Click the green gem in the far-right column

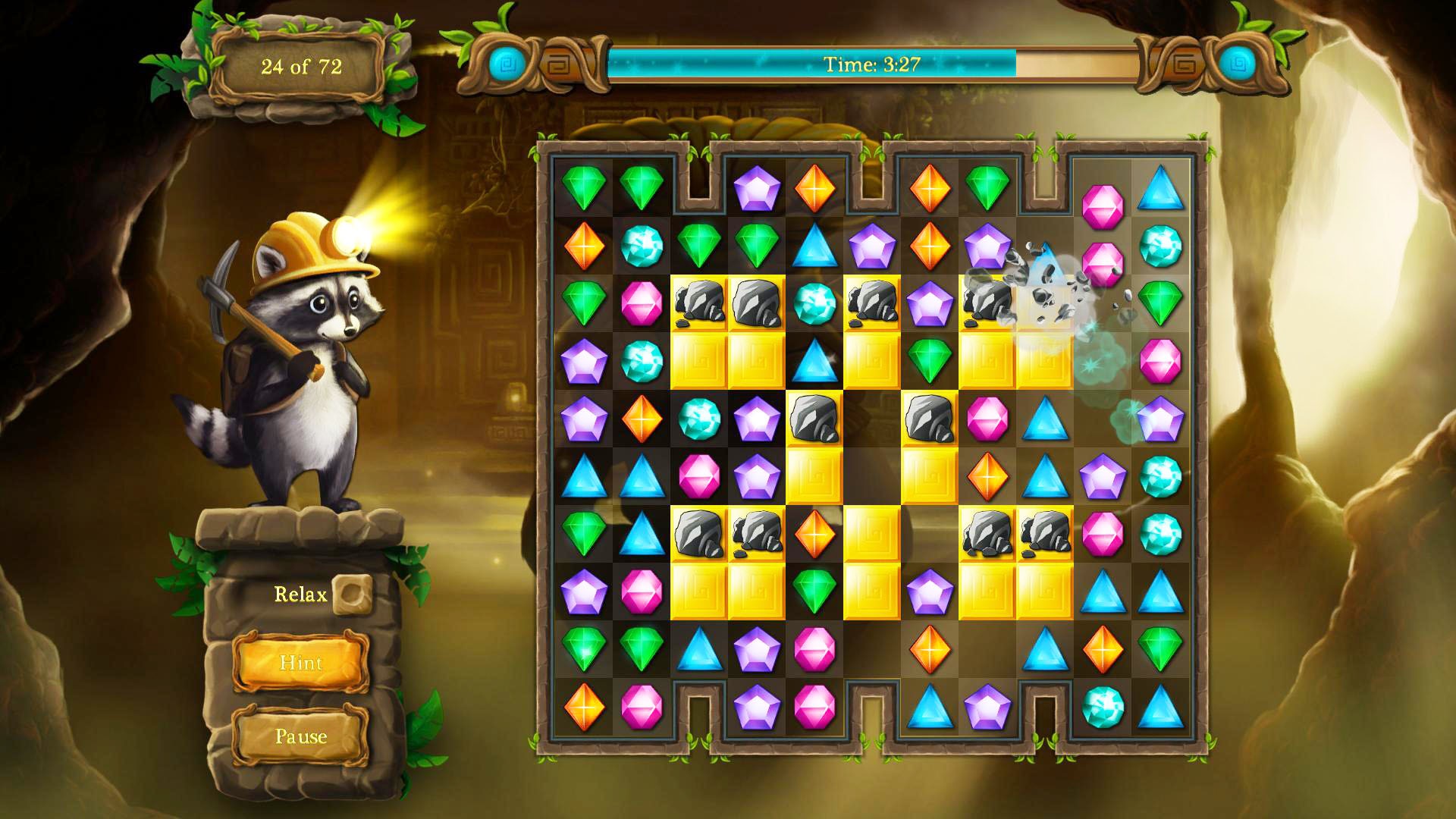click(x=1161, y=303)
